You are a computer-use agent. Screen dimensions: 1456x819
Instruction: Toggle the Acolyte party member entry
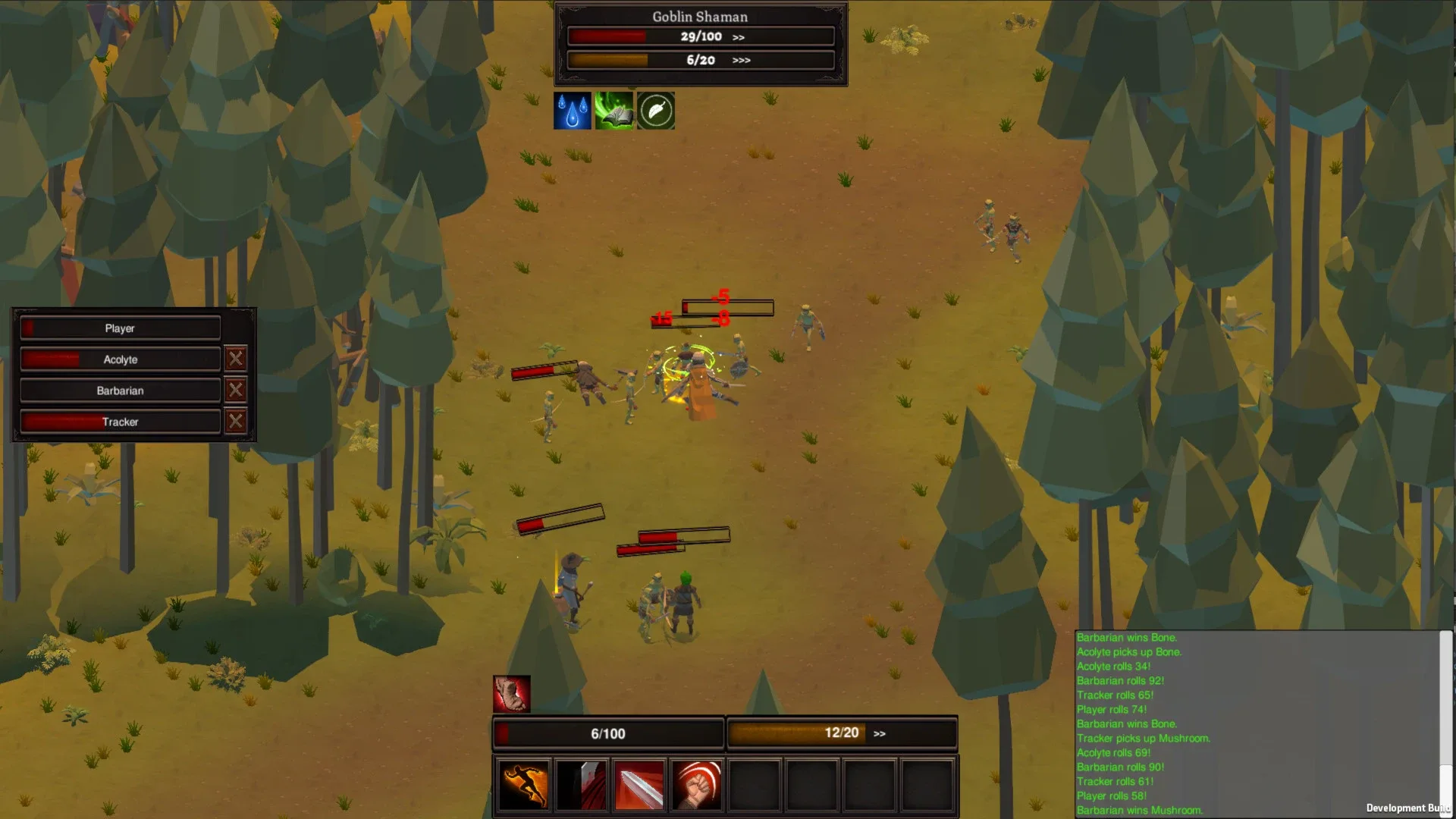coord(119,359)
